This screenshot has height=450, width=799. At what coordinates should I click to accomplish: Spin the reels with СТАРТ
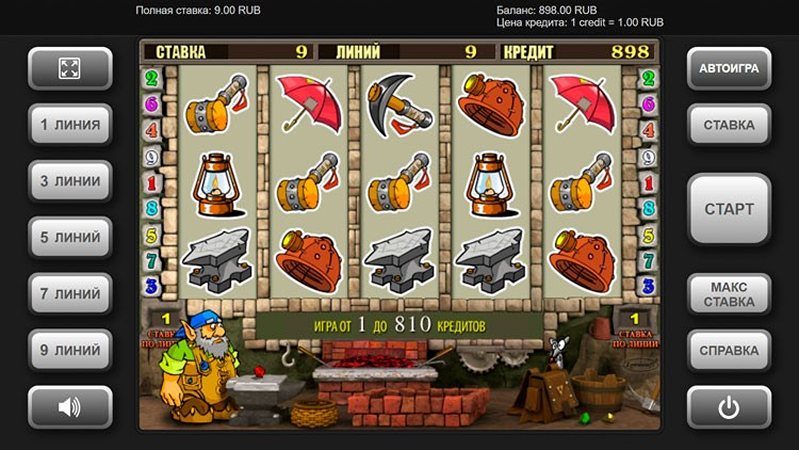[x=728, y=209]
